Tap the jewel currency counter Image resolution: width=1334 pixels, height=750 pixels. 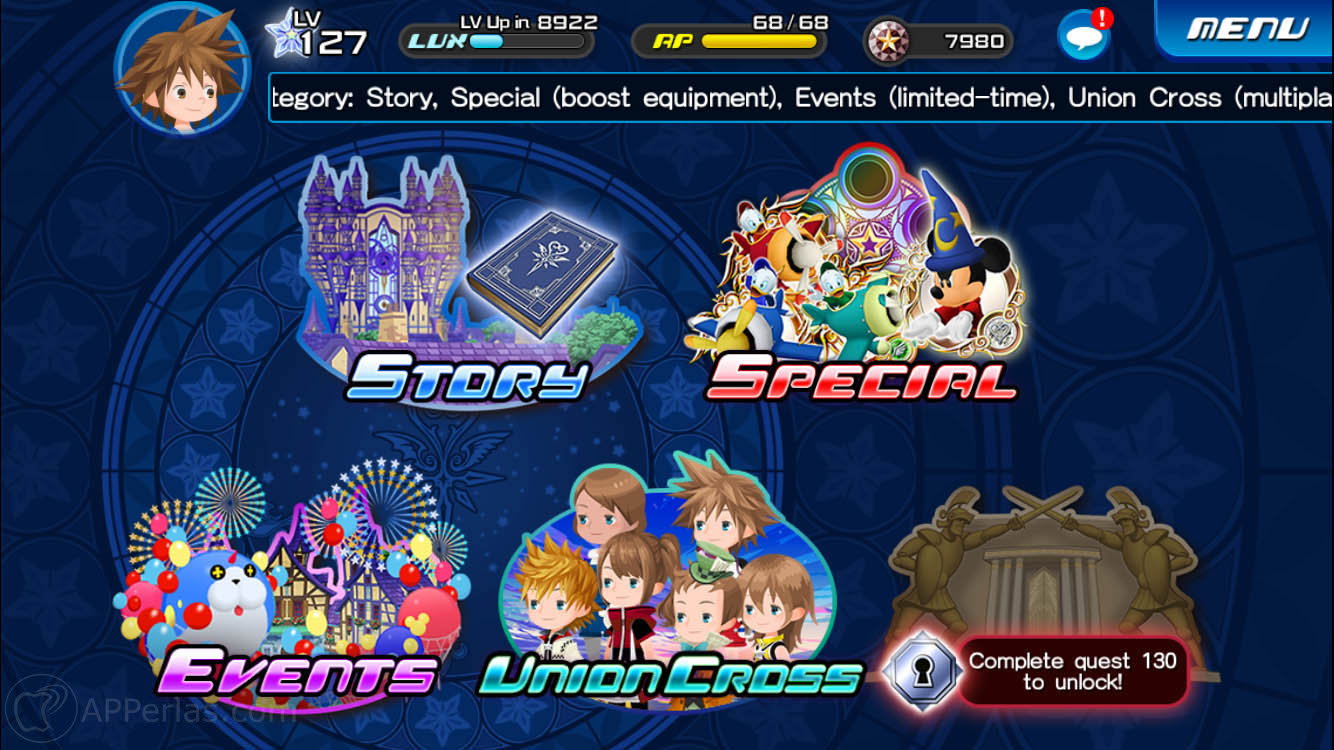pyautogui.click(x=939, y=41)
